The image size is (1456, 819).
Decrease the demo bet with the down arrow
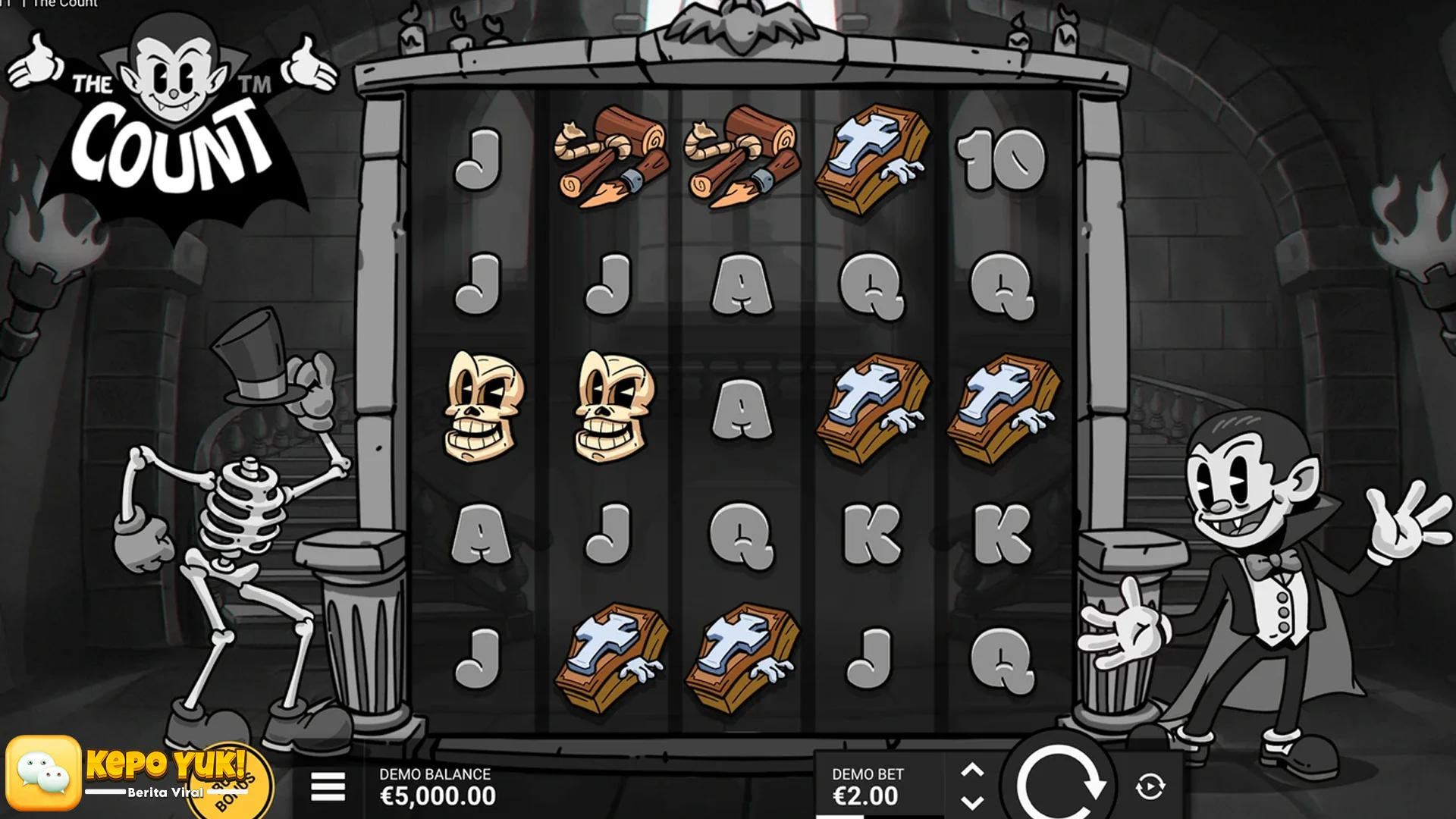pyautogui.click(x=972, y=802)
